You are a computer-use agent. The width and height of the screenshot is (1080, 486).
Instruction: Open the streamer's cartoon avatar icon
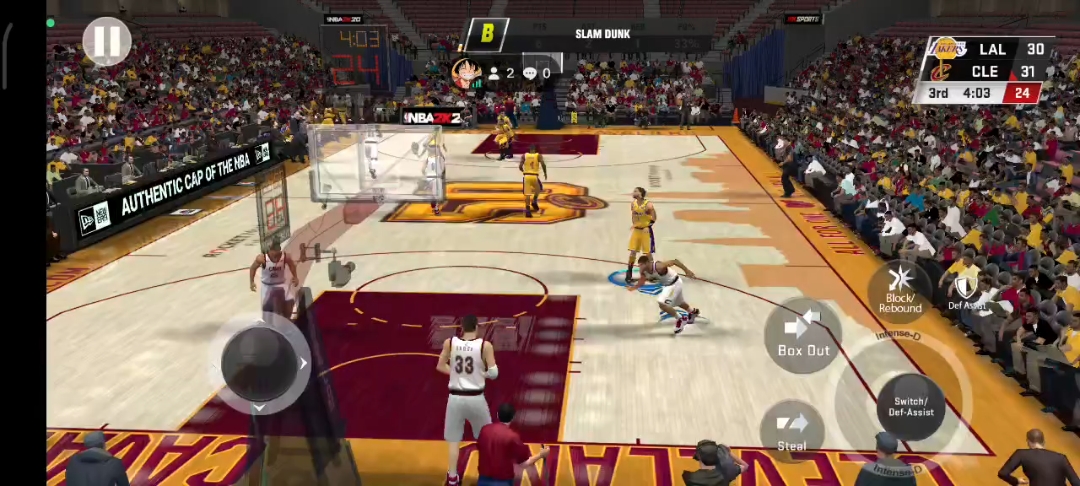coord(465,74)
